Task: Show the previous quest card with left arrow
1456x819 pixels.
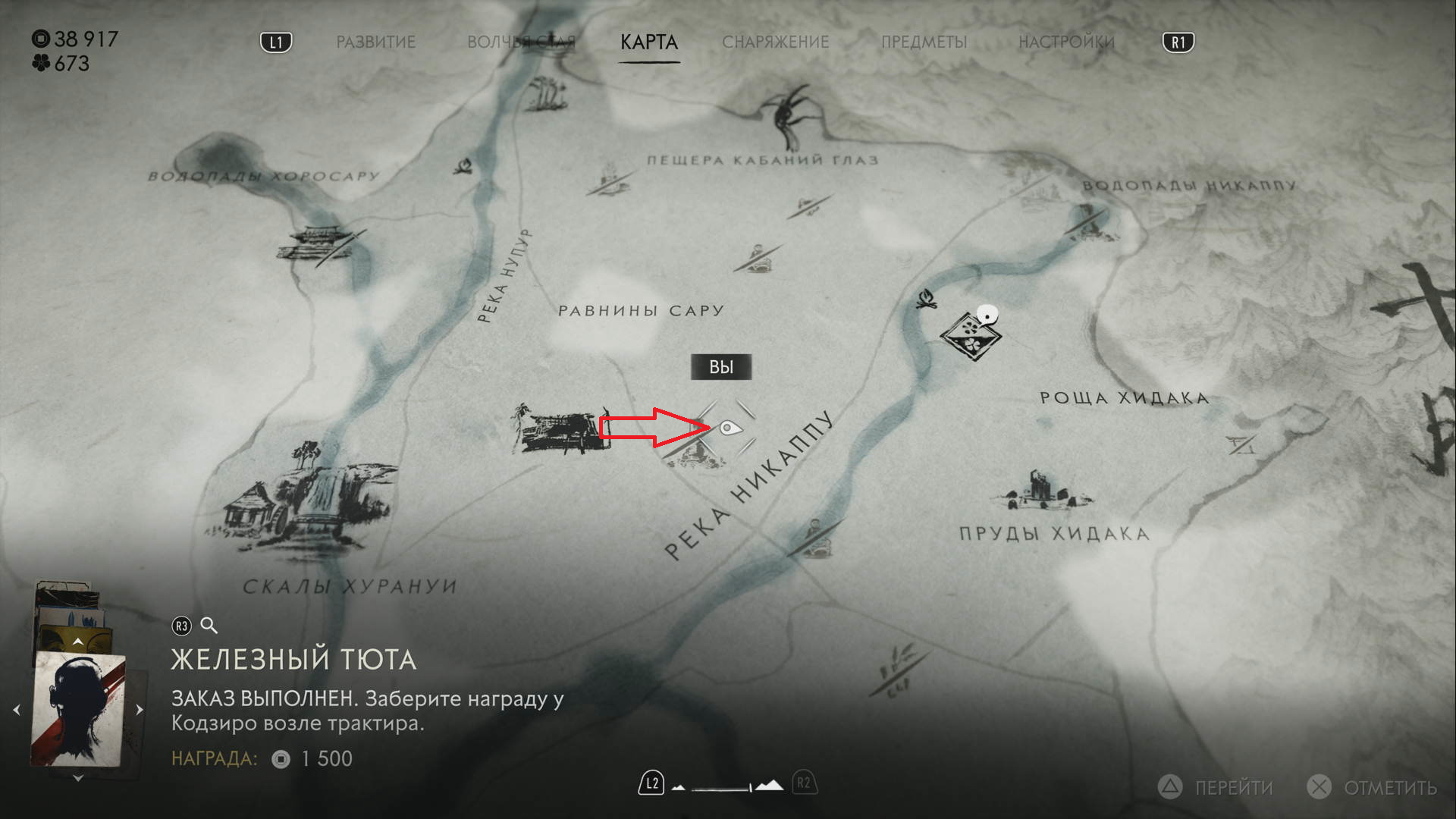Action: 17,711
